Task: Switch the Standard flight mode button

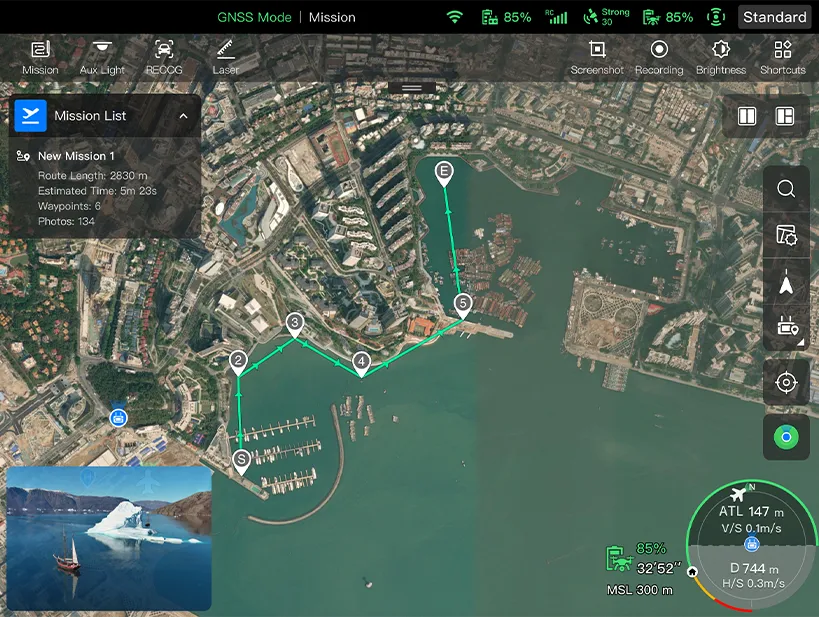Action: point(775,17)
